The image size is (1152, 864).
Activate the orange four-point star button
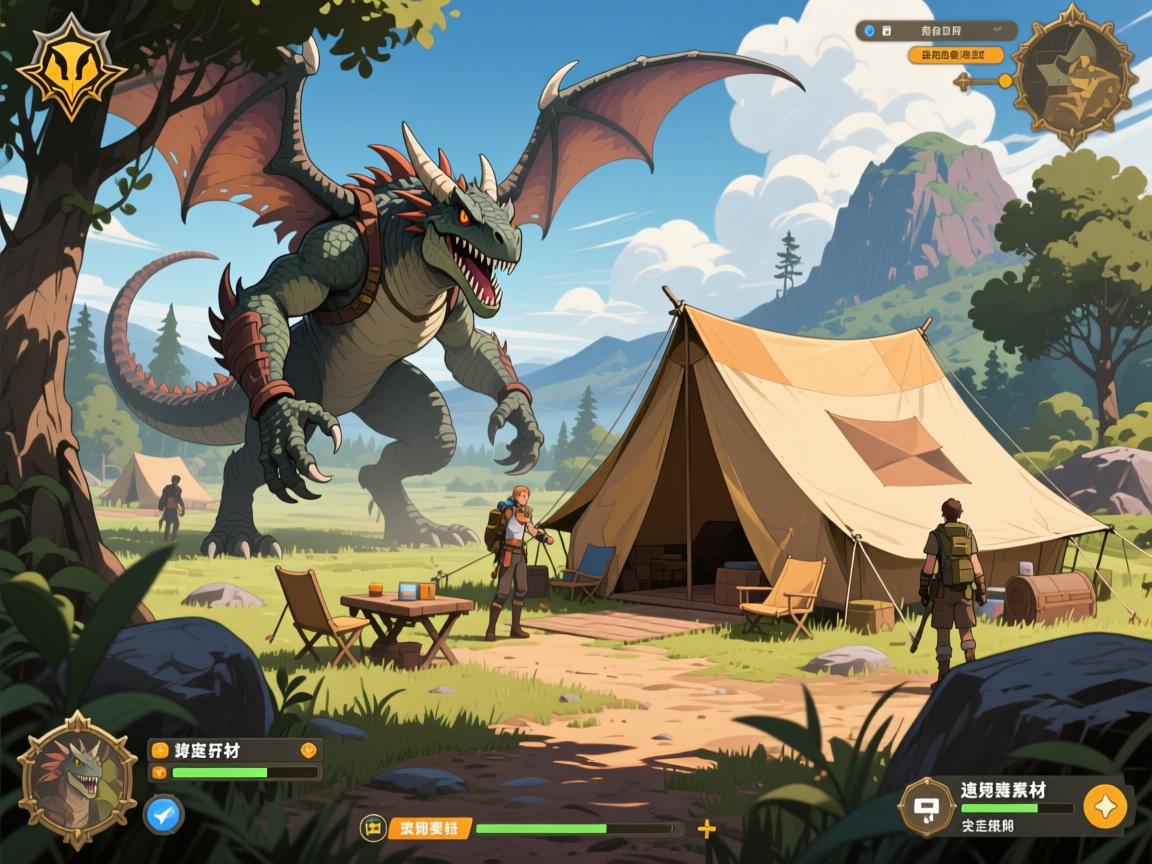point(1104,805)
